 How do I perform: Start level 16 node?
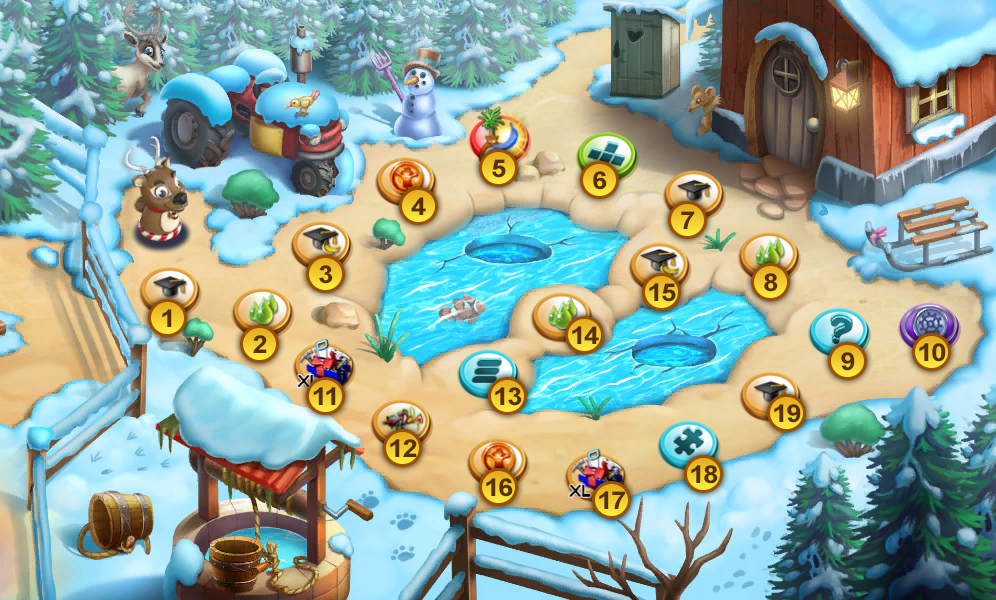(x=497, y=461)
